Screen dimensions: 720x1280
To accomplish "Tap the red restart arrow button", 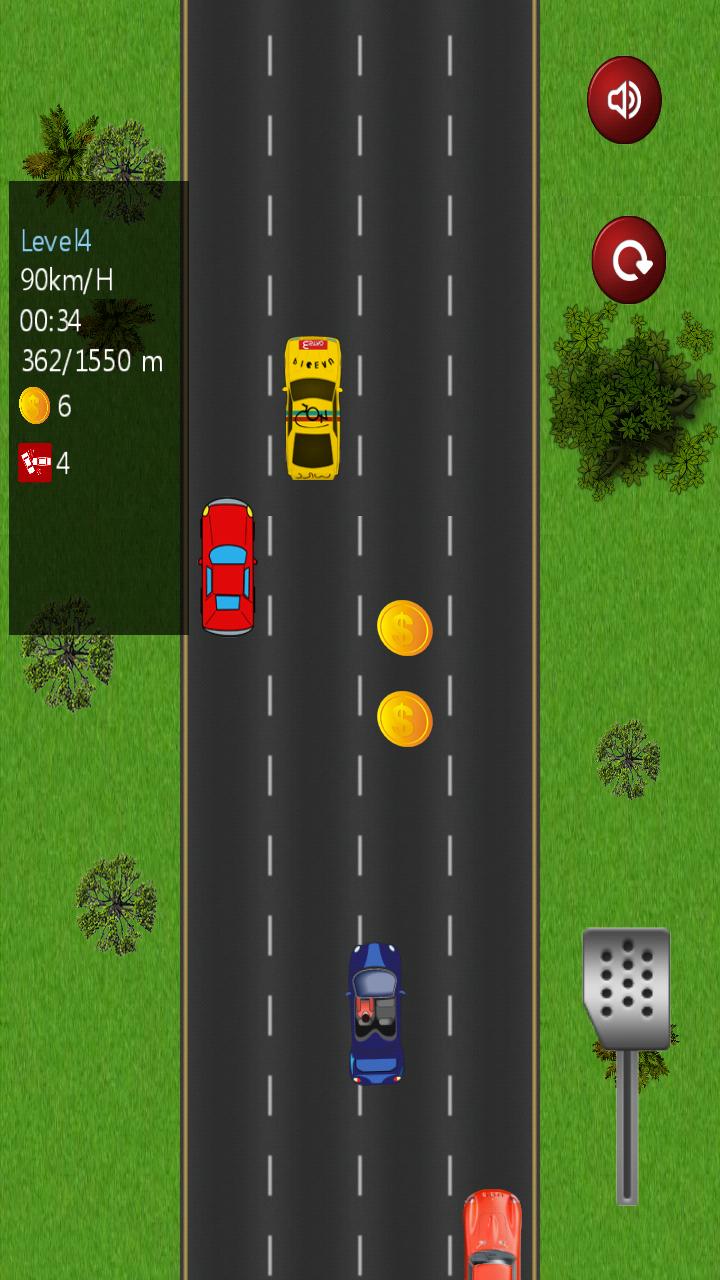I will (629, 260).
